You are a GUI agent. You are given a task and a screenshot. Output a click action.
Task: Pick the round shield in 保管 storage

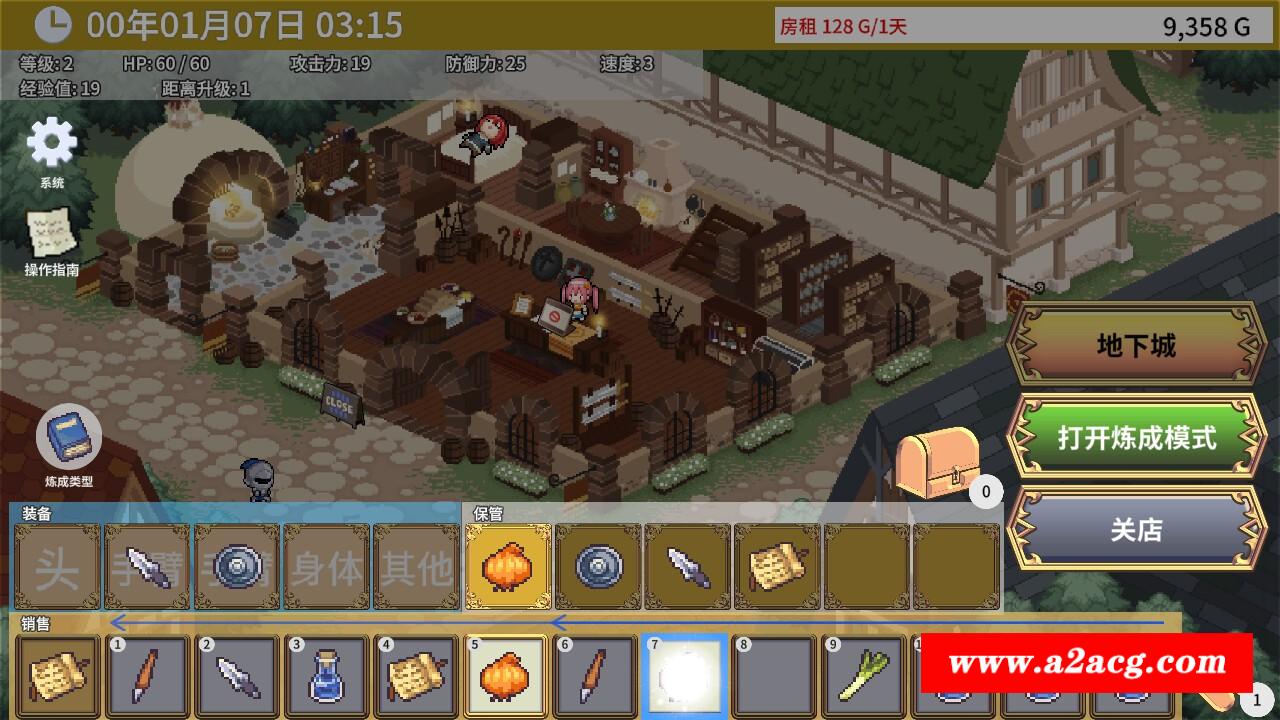click(597, 567)
